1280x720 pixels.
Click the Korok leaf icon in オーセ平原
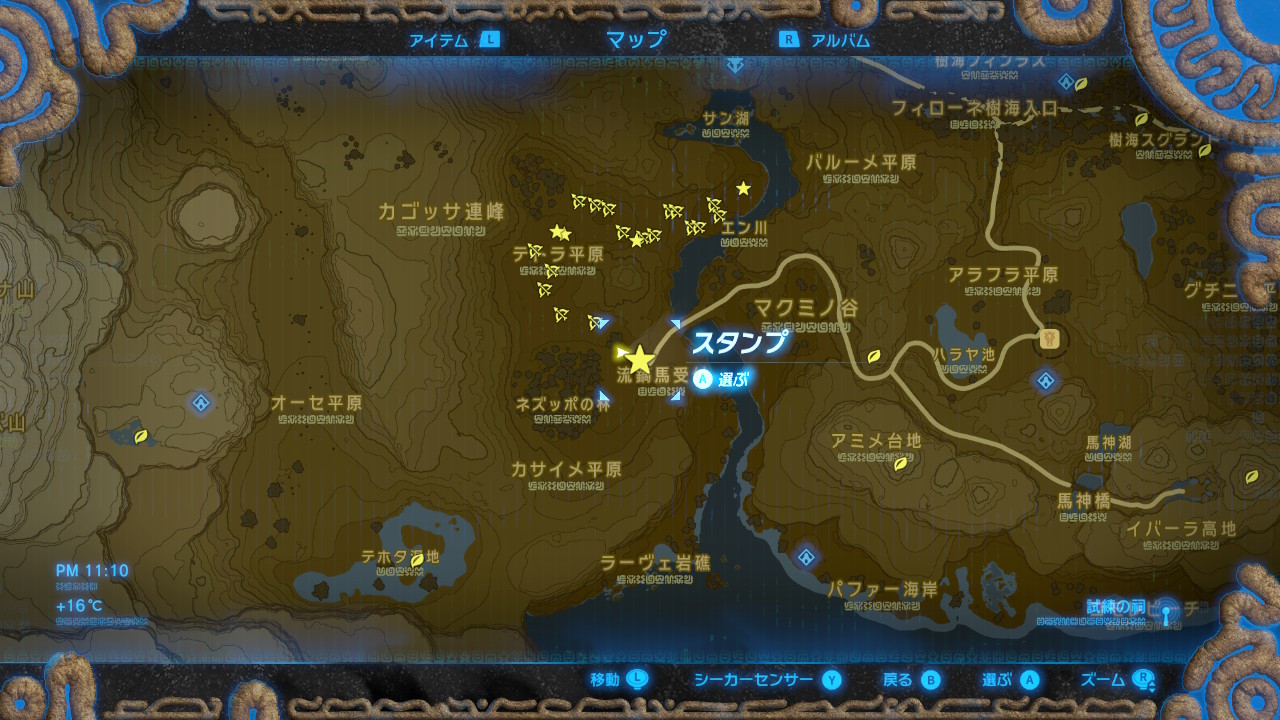click(143, 438)
